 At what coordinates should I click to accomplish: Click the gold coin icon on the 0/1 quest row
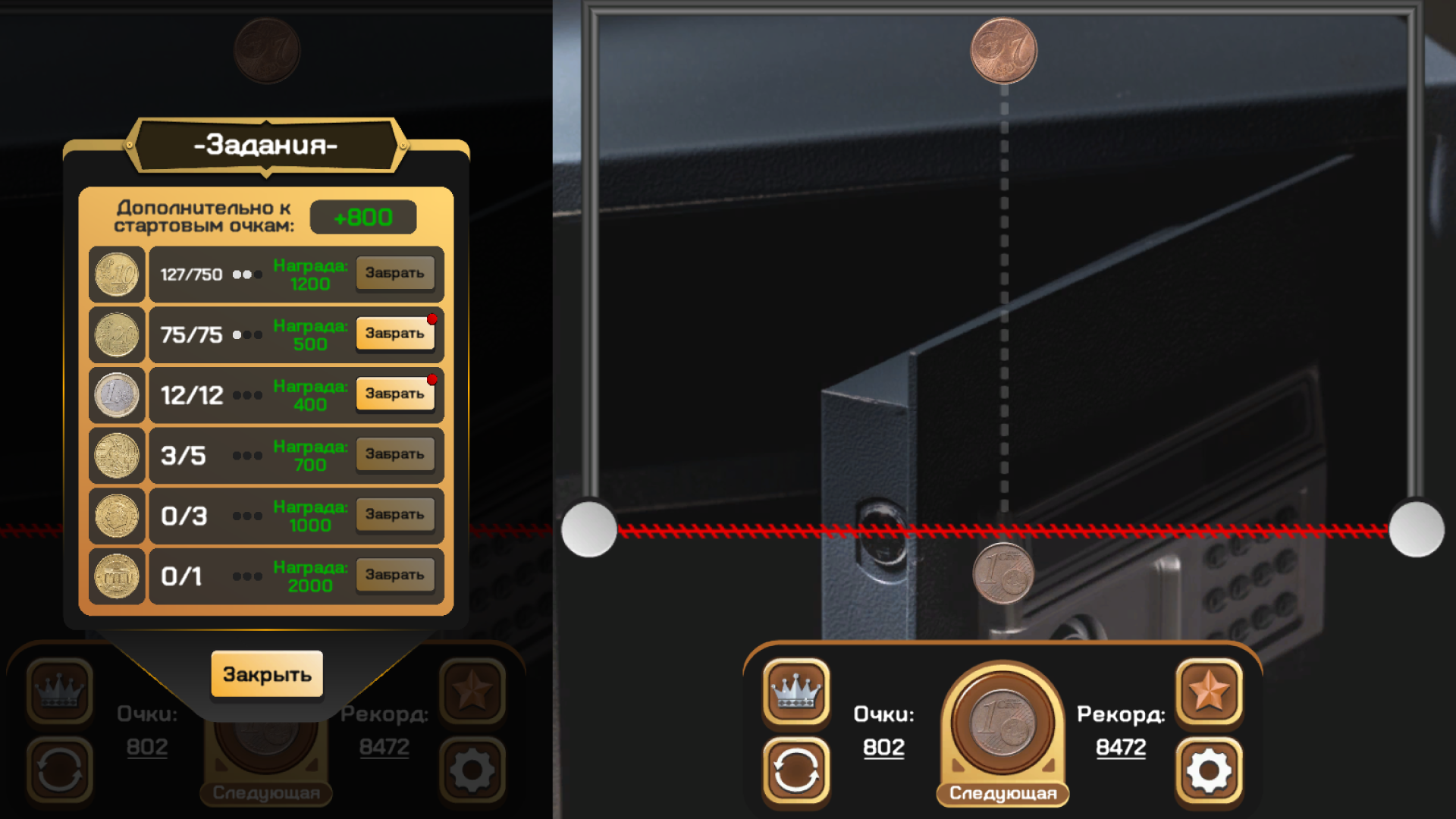click(116, 576)
